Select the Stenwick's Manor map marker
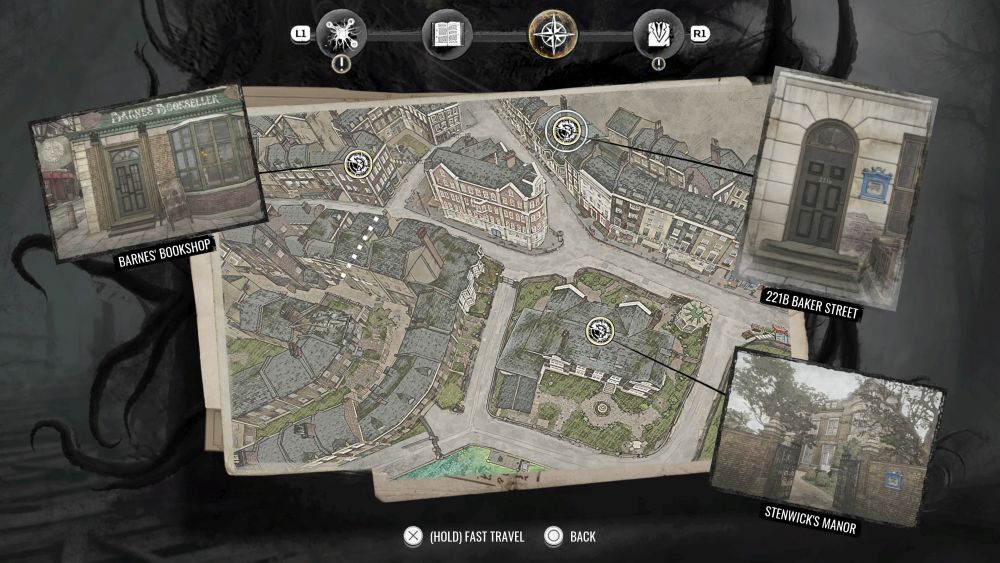 (599, 329)
